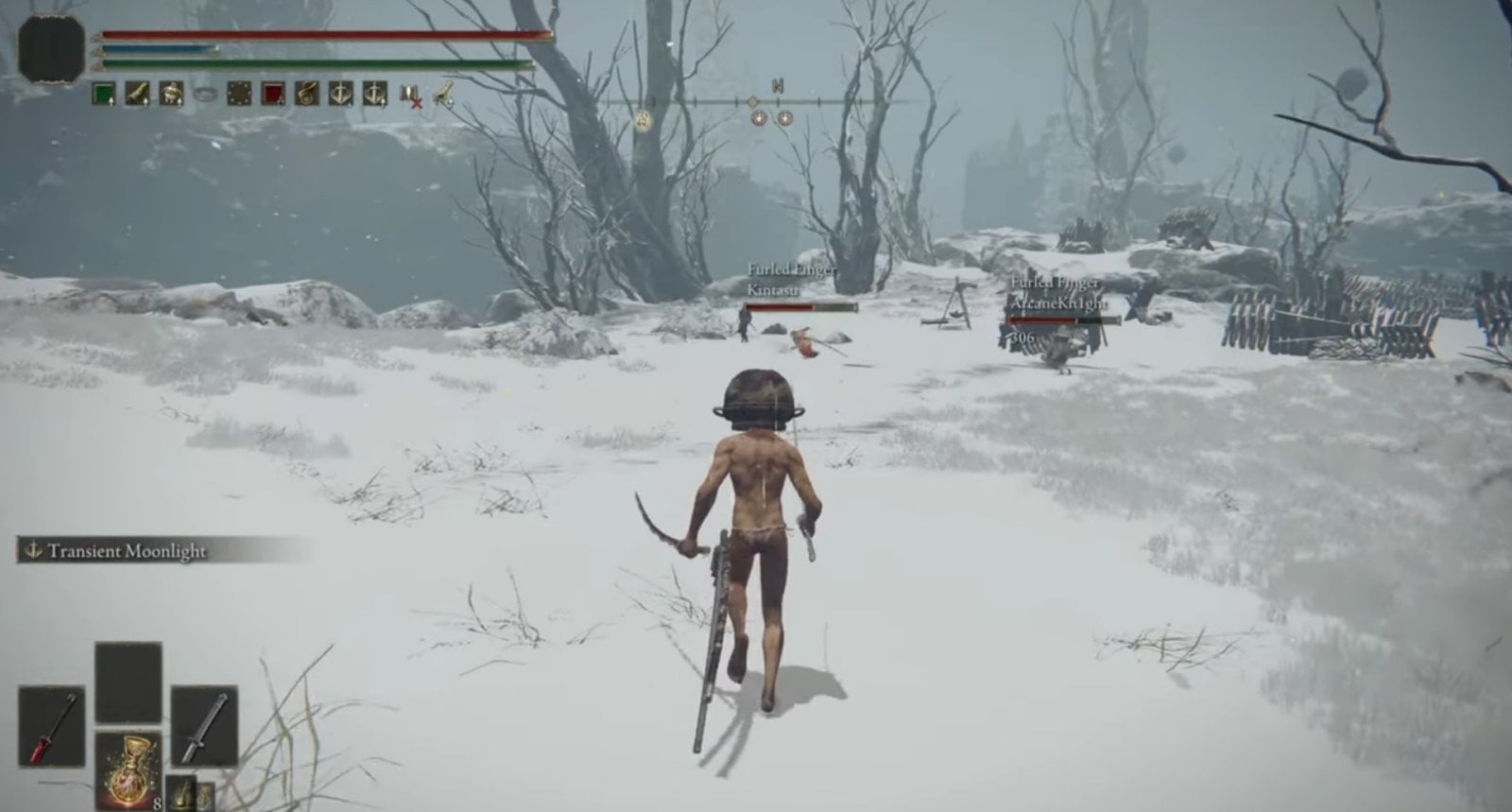Click the green square buff icon
The width and height of the screenshot is (1512, 812).
(103, 94)
